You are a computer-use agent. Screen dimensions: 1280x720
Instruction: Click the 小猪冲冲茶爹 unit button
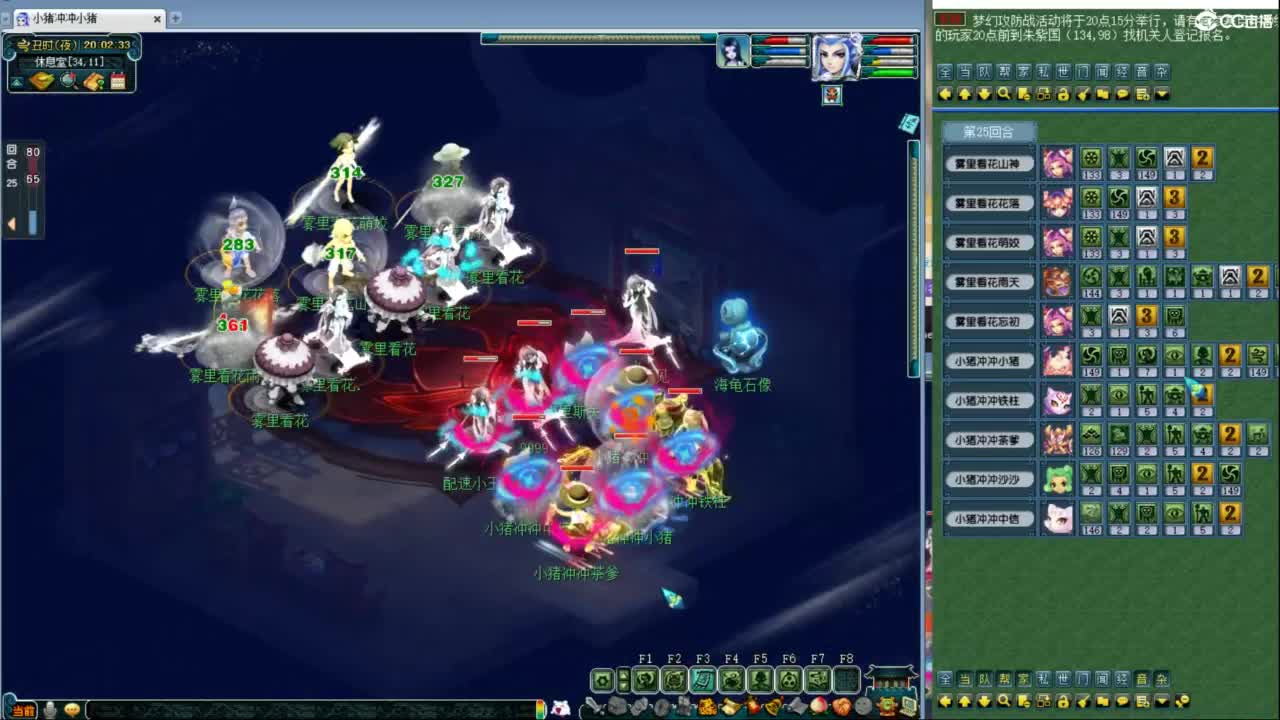click(x=988, y=439)
